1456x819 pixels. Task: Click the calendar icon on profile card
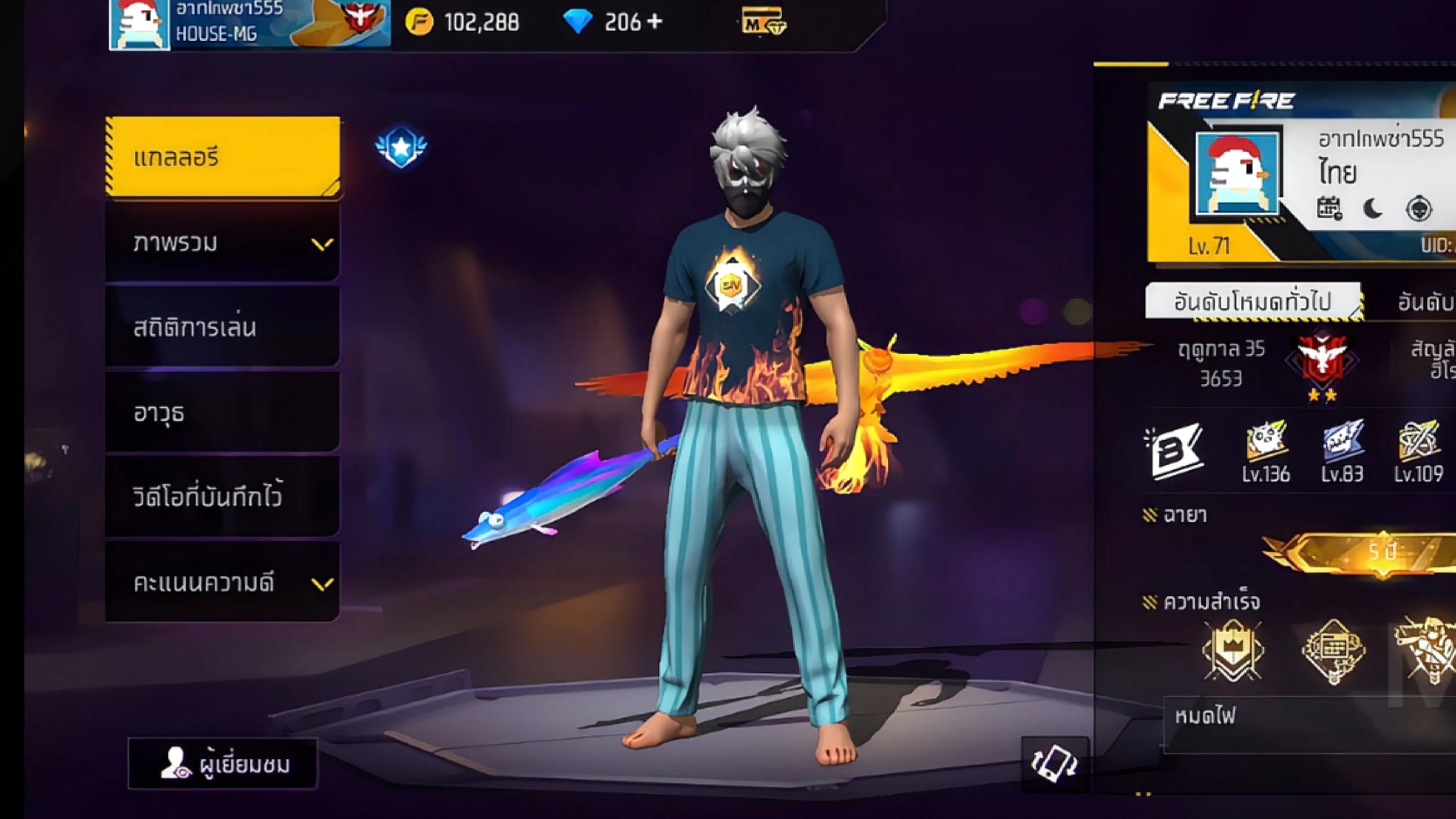coord(1329,209)
